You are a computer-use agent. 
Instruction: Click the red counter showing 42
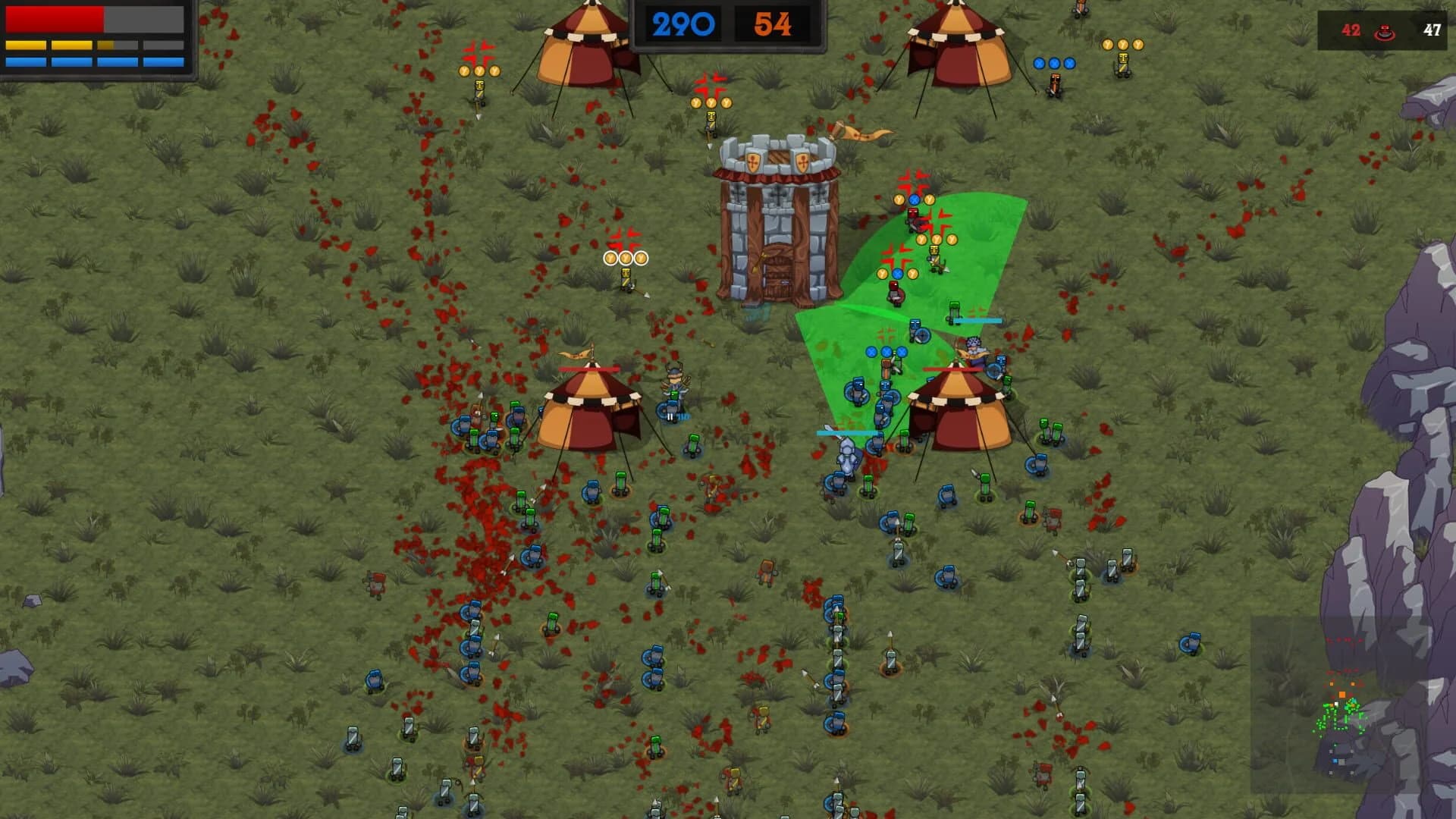[x=1353, y=32]
